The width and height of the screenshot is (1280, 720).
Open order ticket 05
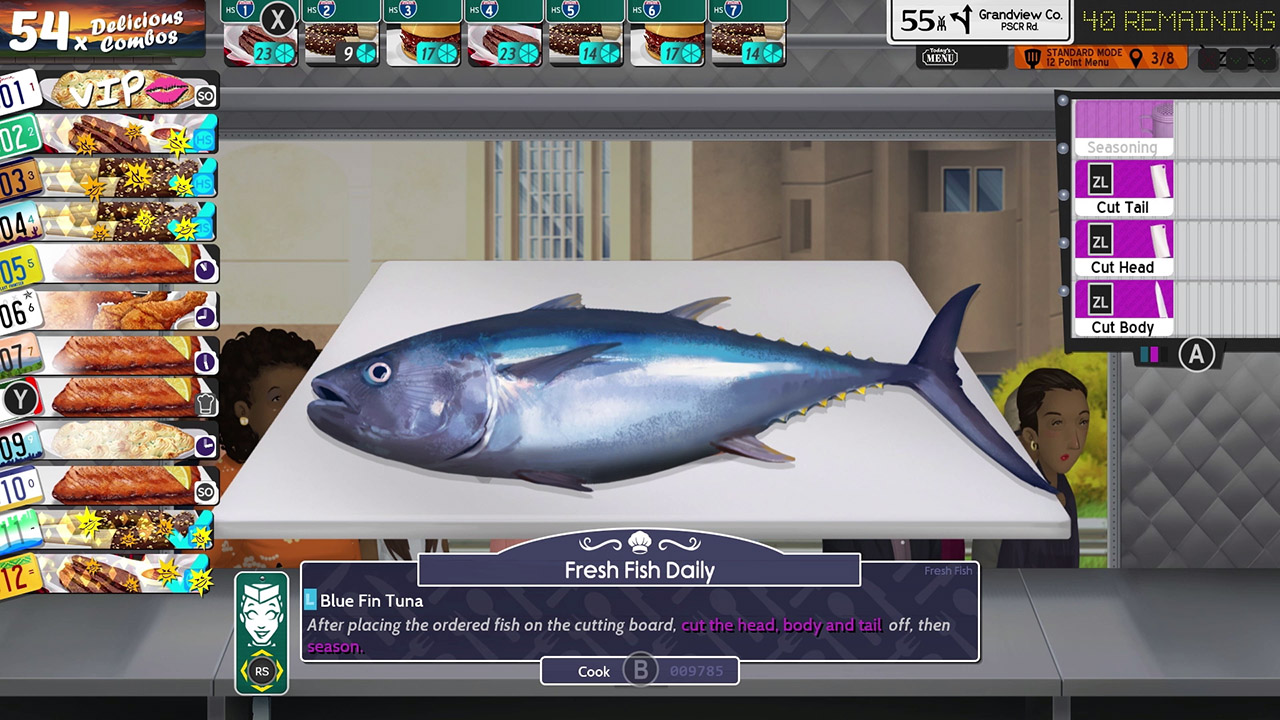click(110, 266)
